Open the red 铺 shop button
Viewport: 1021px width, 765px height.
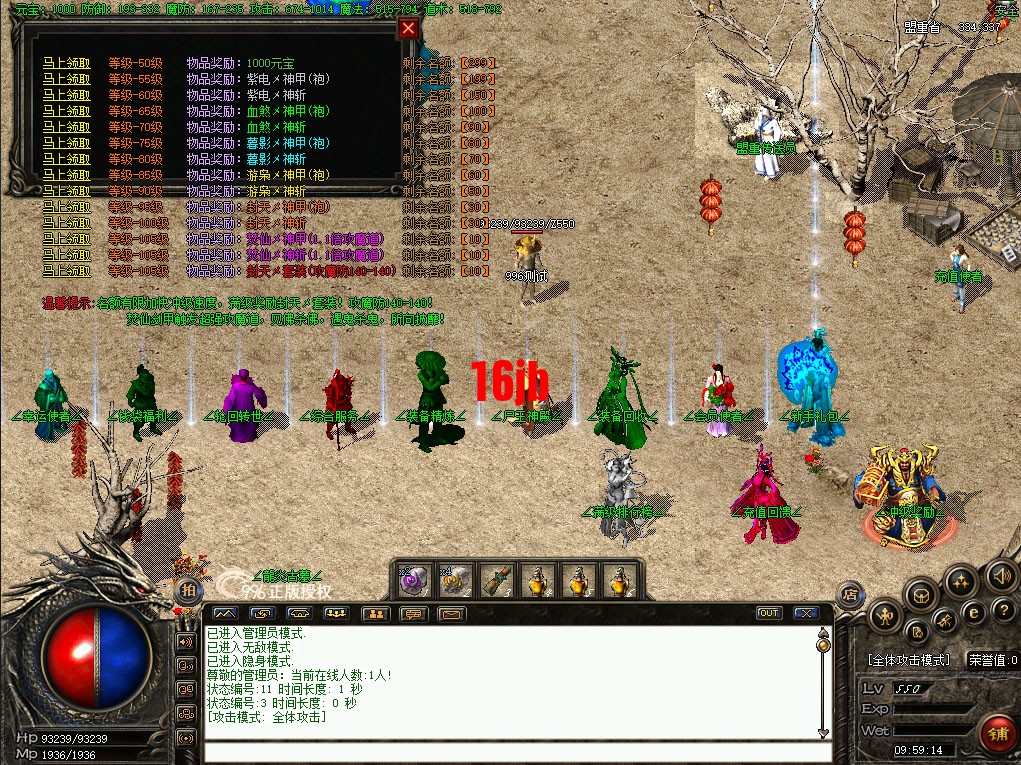[997, 732]
